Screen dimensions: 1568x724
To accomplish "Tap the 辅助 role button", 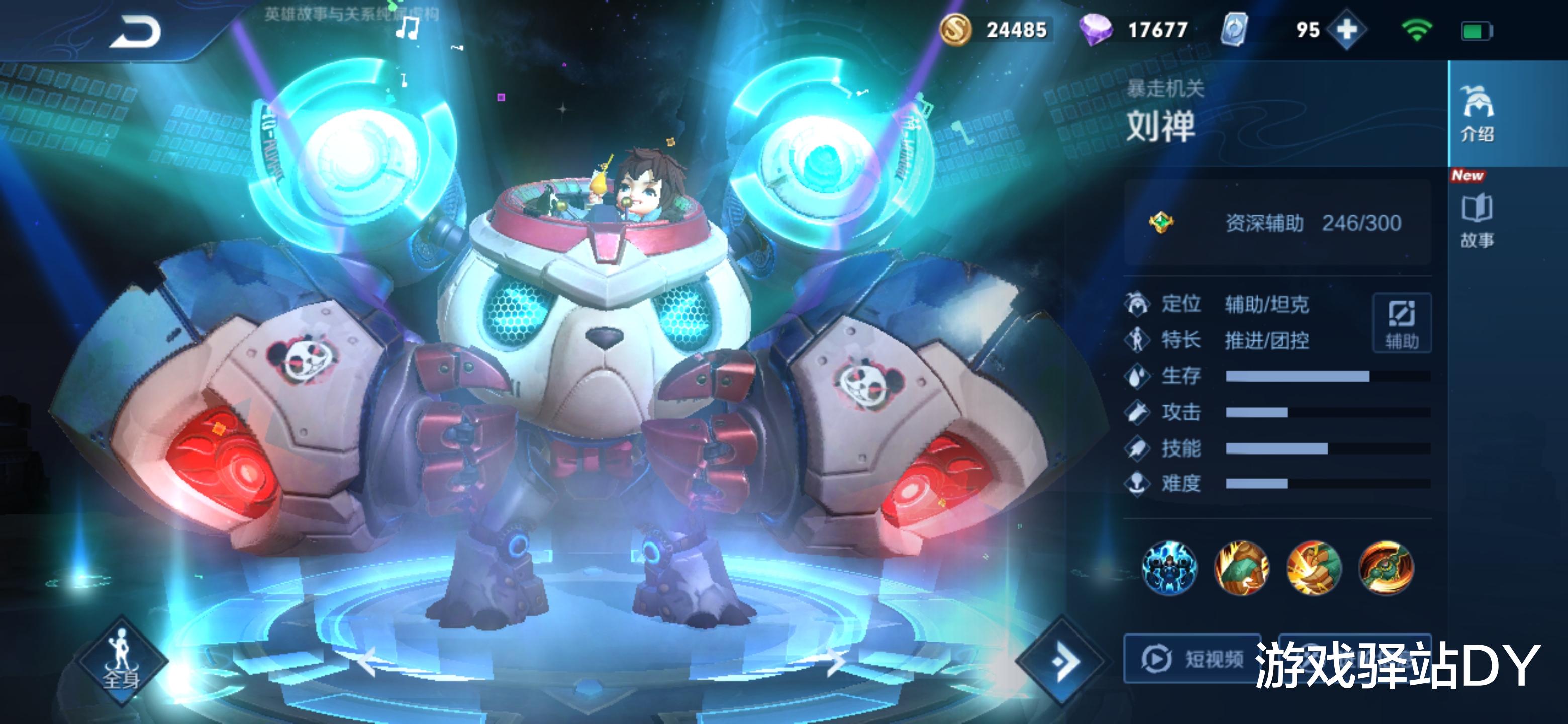I will pos(1401,323).
